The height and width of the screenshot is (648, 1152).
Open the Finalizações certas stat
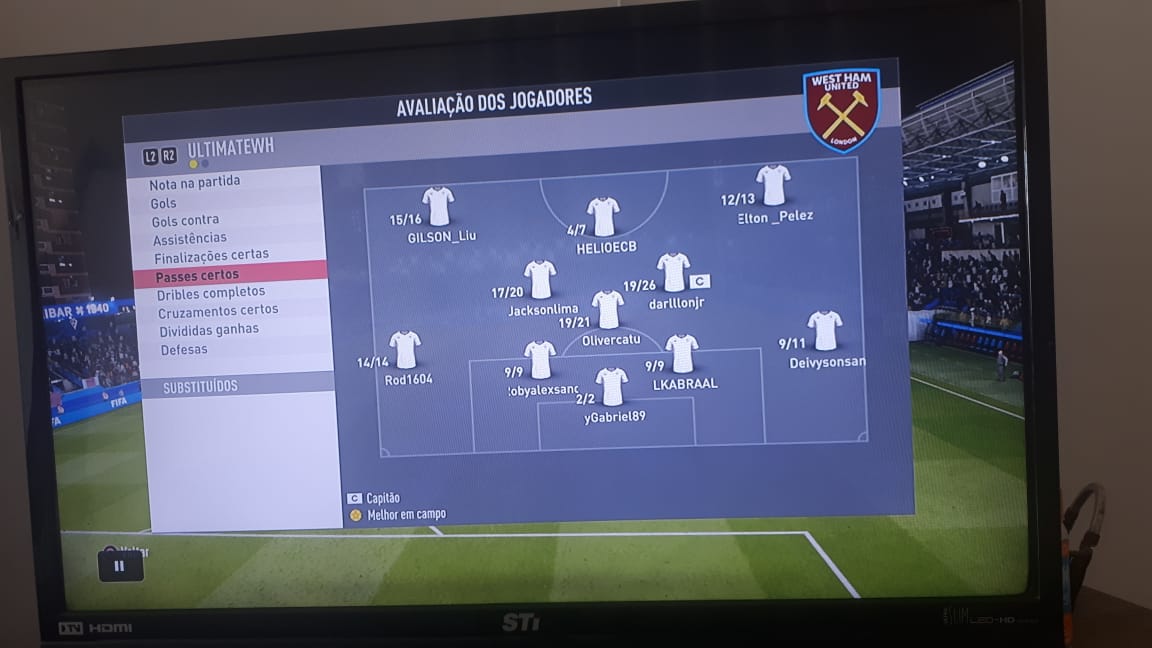(211, 256)
